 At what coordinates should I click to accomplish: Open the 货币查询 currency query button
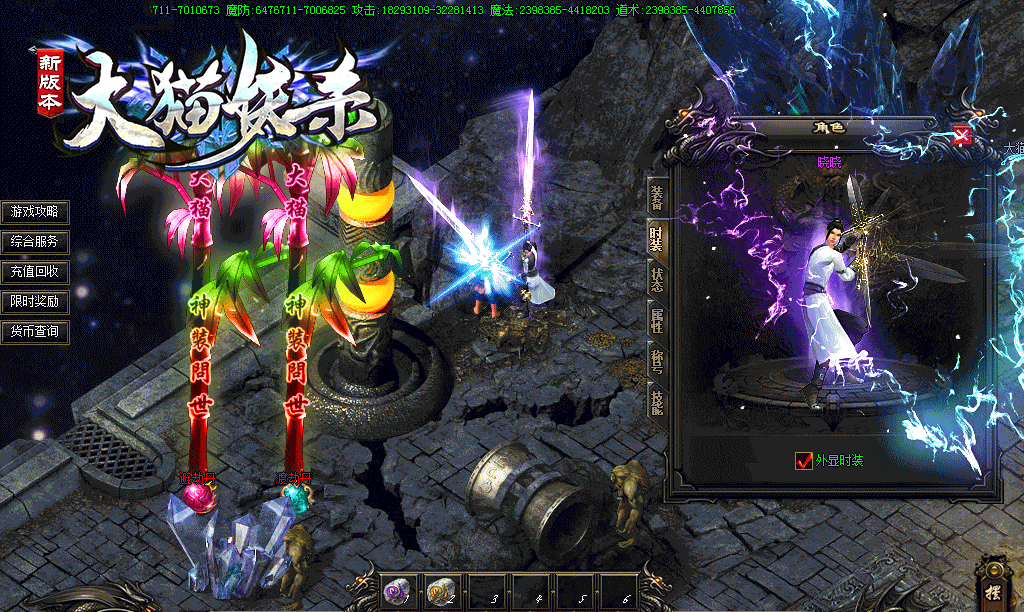click(35, 331)
